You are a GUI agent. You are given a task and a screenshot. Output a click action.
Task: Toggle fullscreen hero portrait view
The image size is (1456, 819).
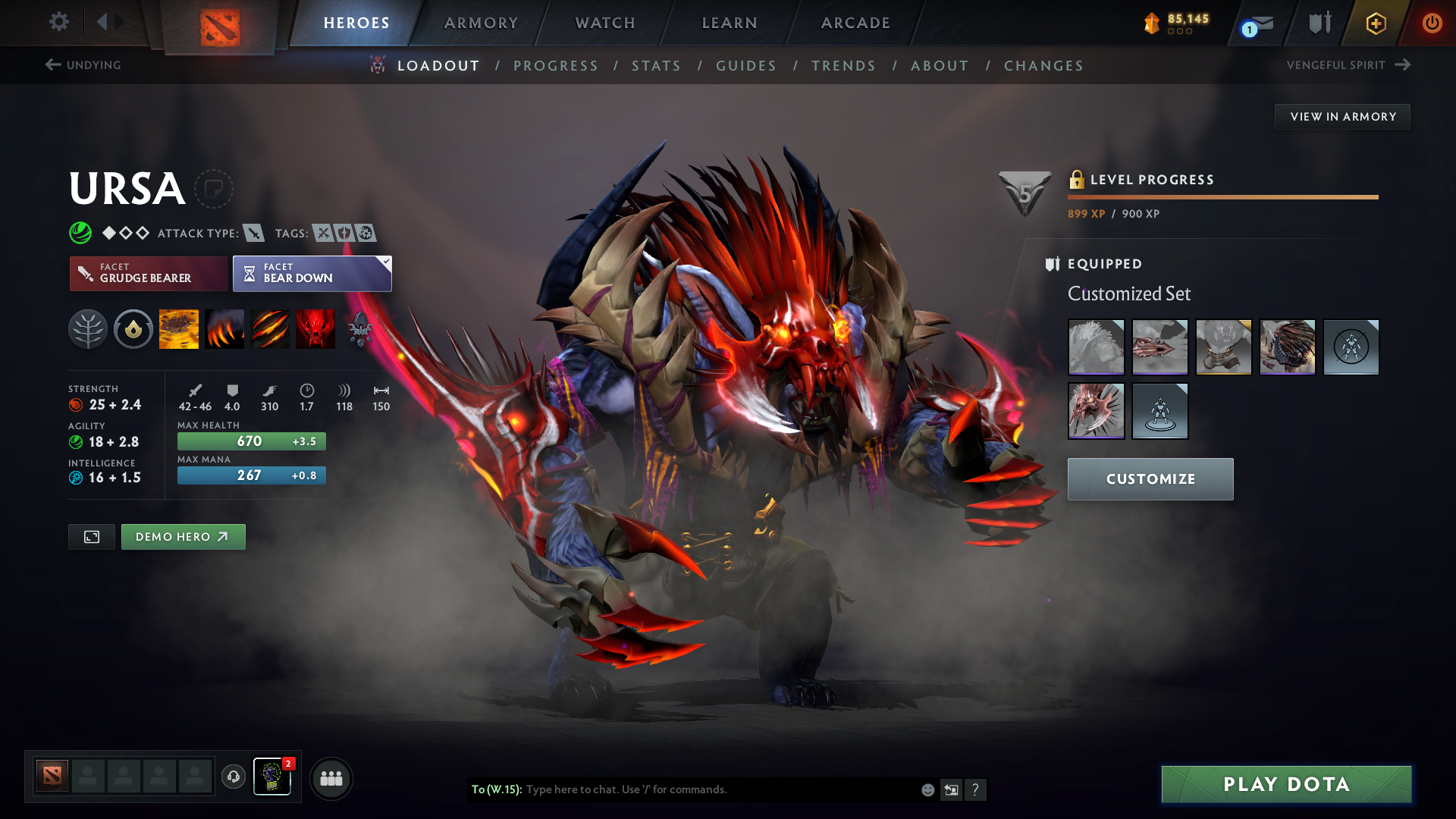[x=91, y=536]
